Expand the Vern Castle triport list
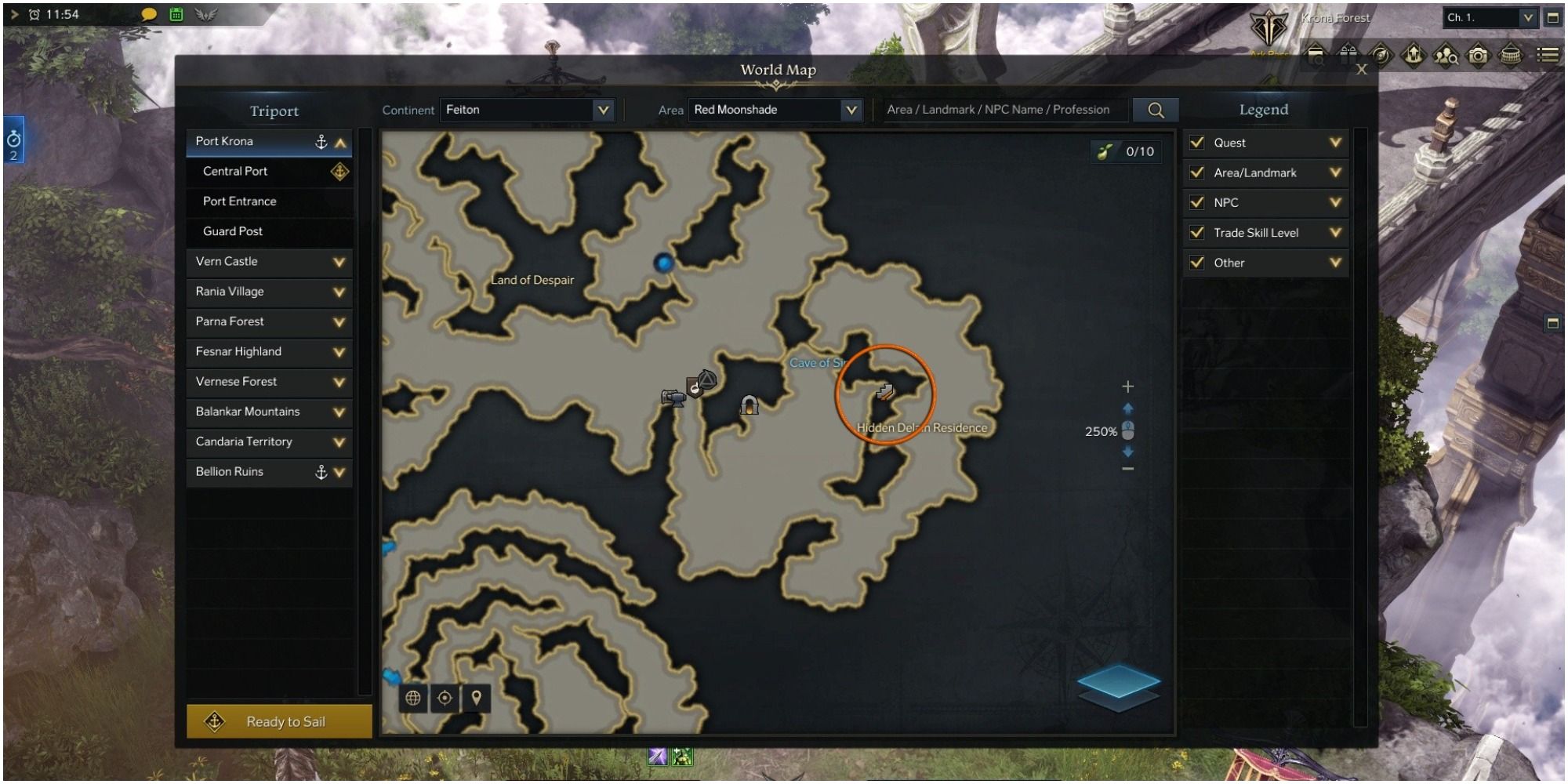The image size is (1568, 784). (339, 261)
